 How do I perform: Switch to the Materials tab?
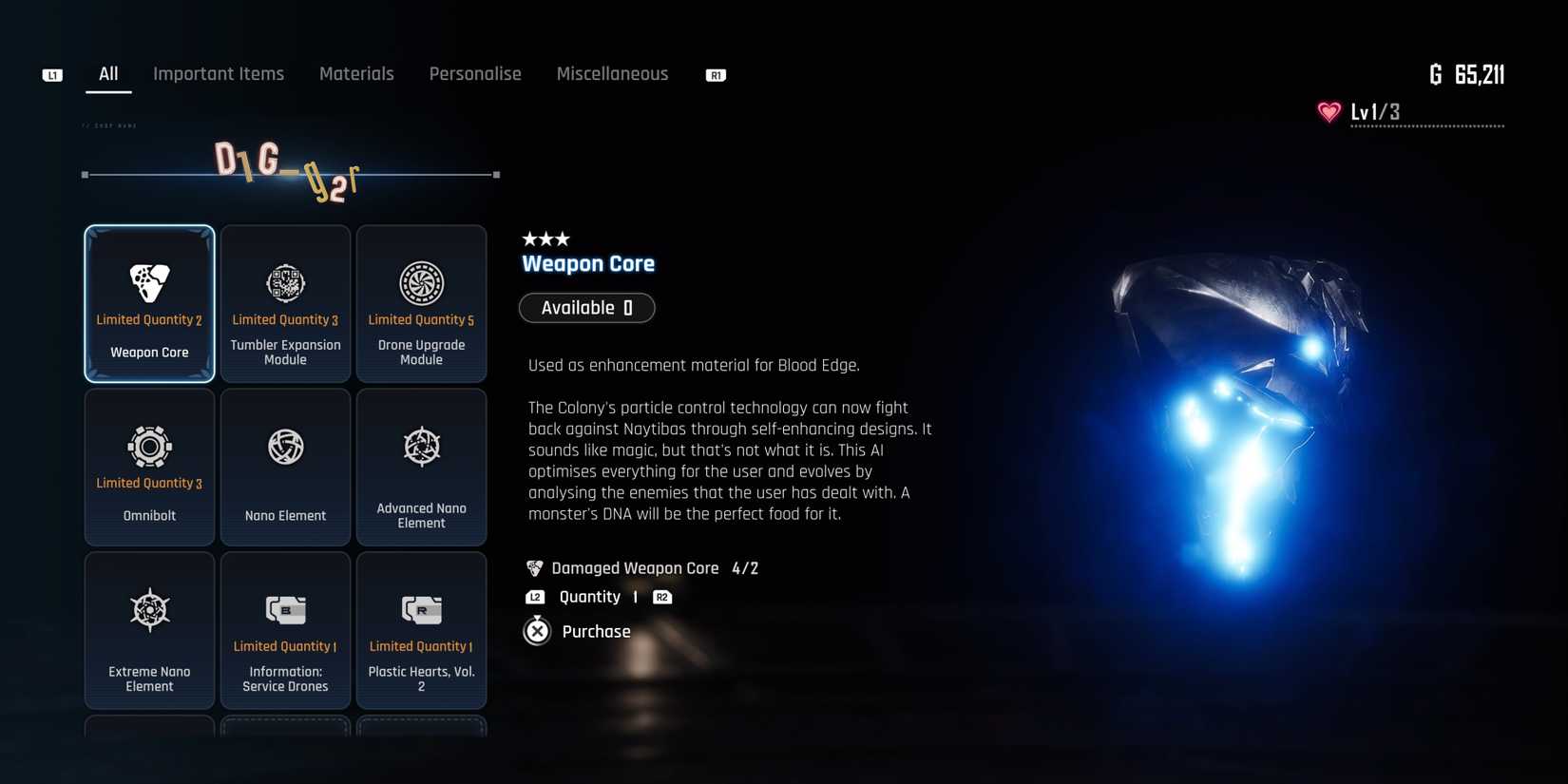pos(356,73)
